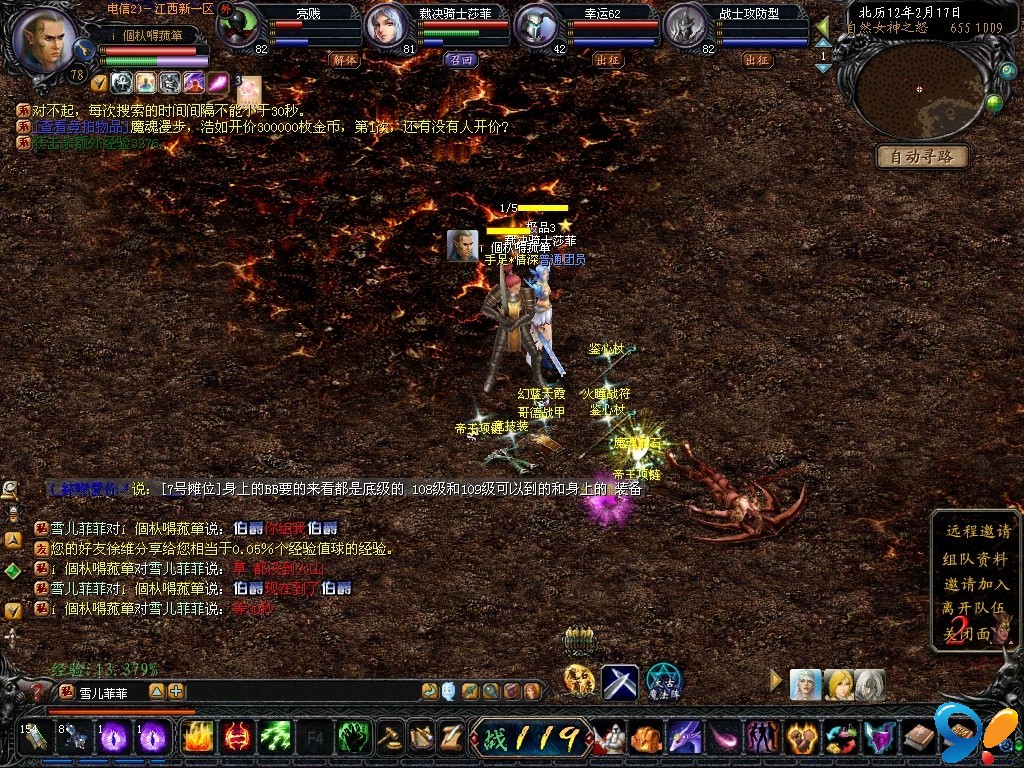Activate the flame skill on the hotbar

pyautogui.click(x=197, y=738)
